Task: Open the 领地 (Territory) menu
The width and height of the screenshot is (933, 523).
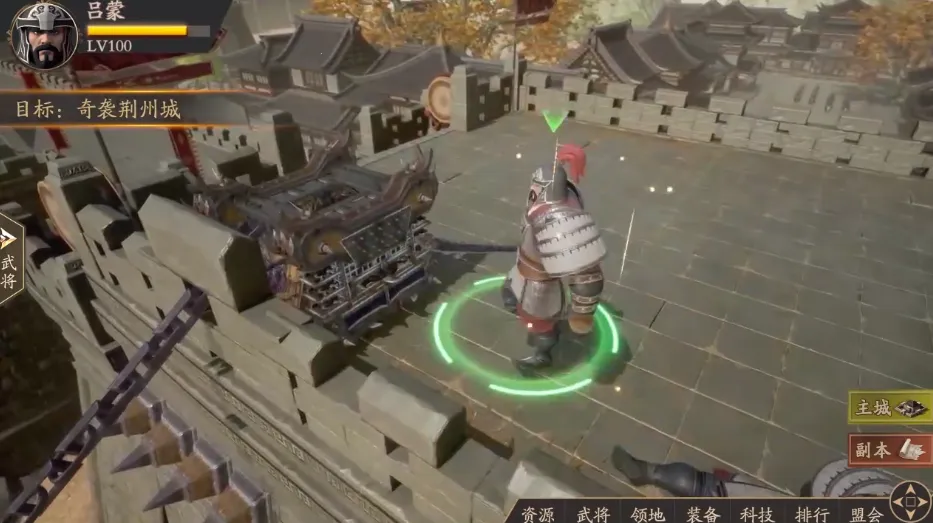Action: click(648, 514)
